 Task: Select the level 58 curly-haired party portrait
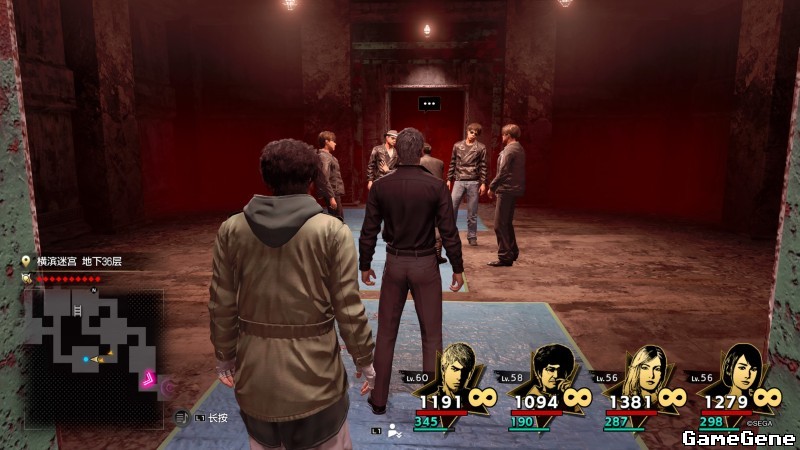[551, 370]
